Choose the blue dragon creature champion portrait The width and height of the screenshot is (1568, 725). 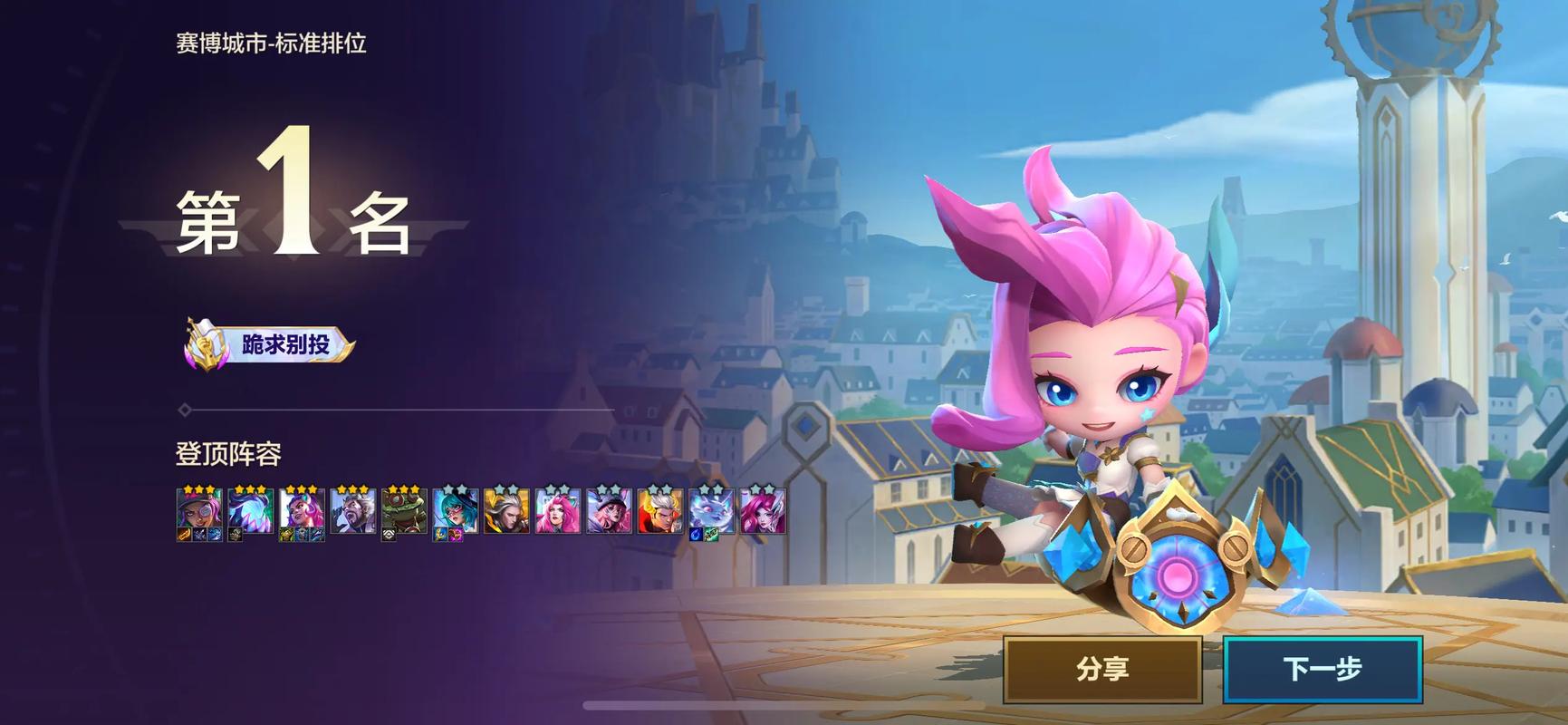click(711, 510)
